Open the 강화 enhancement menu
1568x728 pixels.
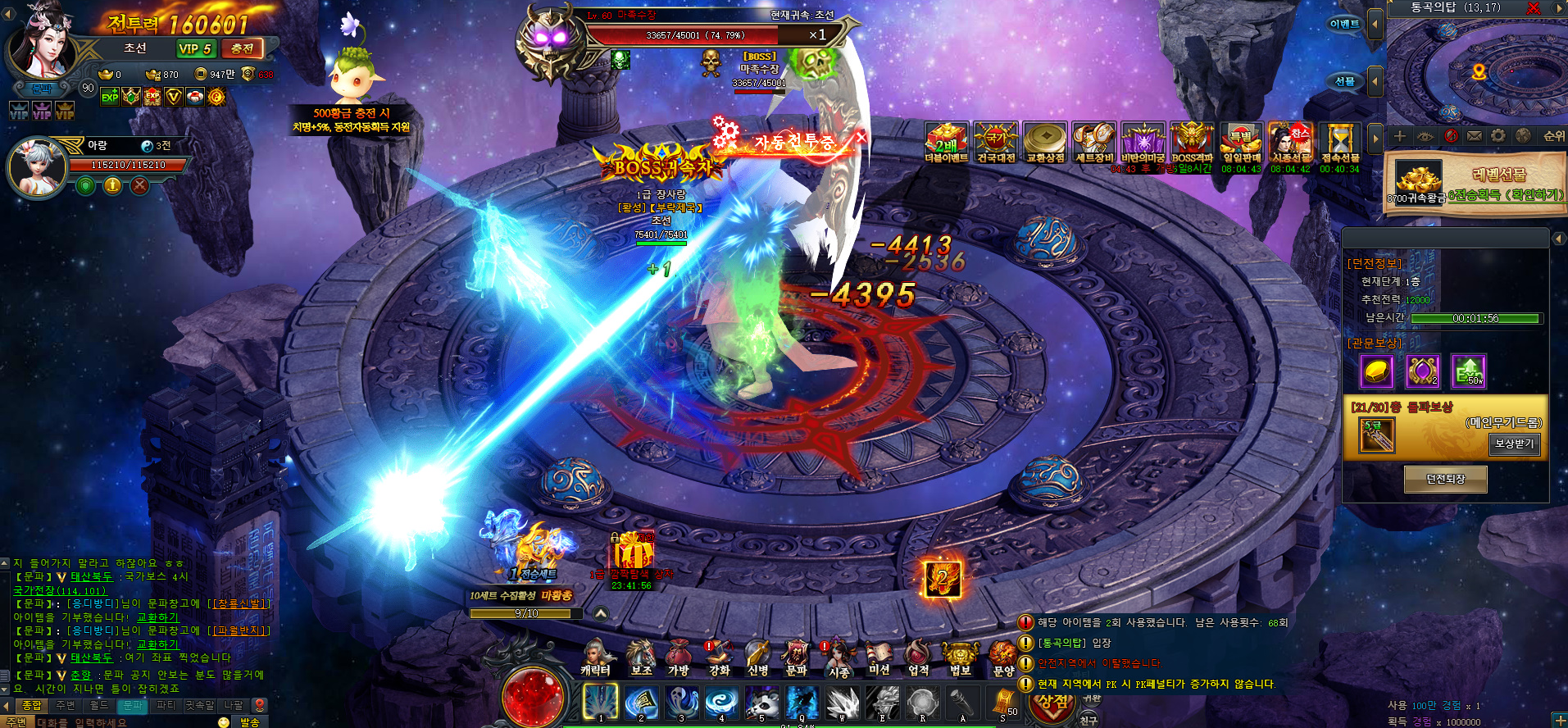click(x=718, y=658)
